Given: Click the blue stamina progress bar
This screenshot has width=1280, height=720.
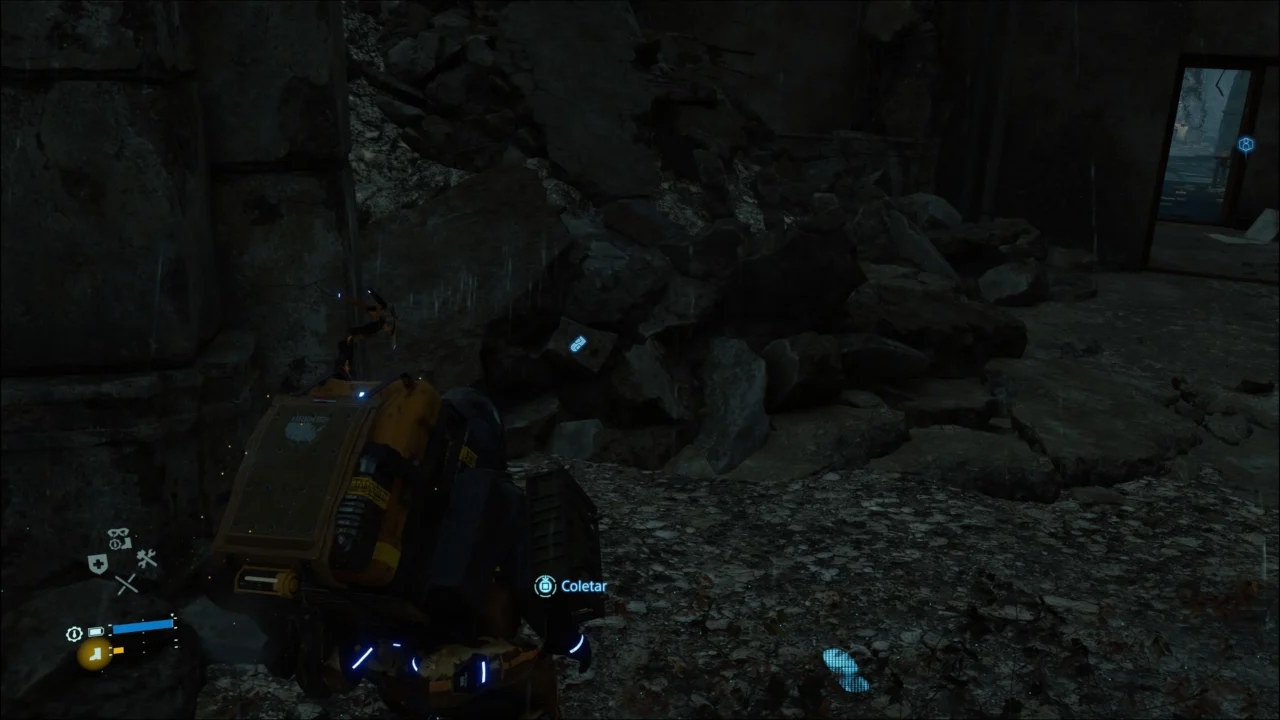Looking at the screenshot, I should 143,626.
